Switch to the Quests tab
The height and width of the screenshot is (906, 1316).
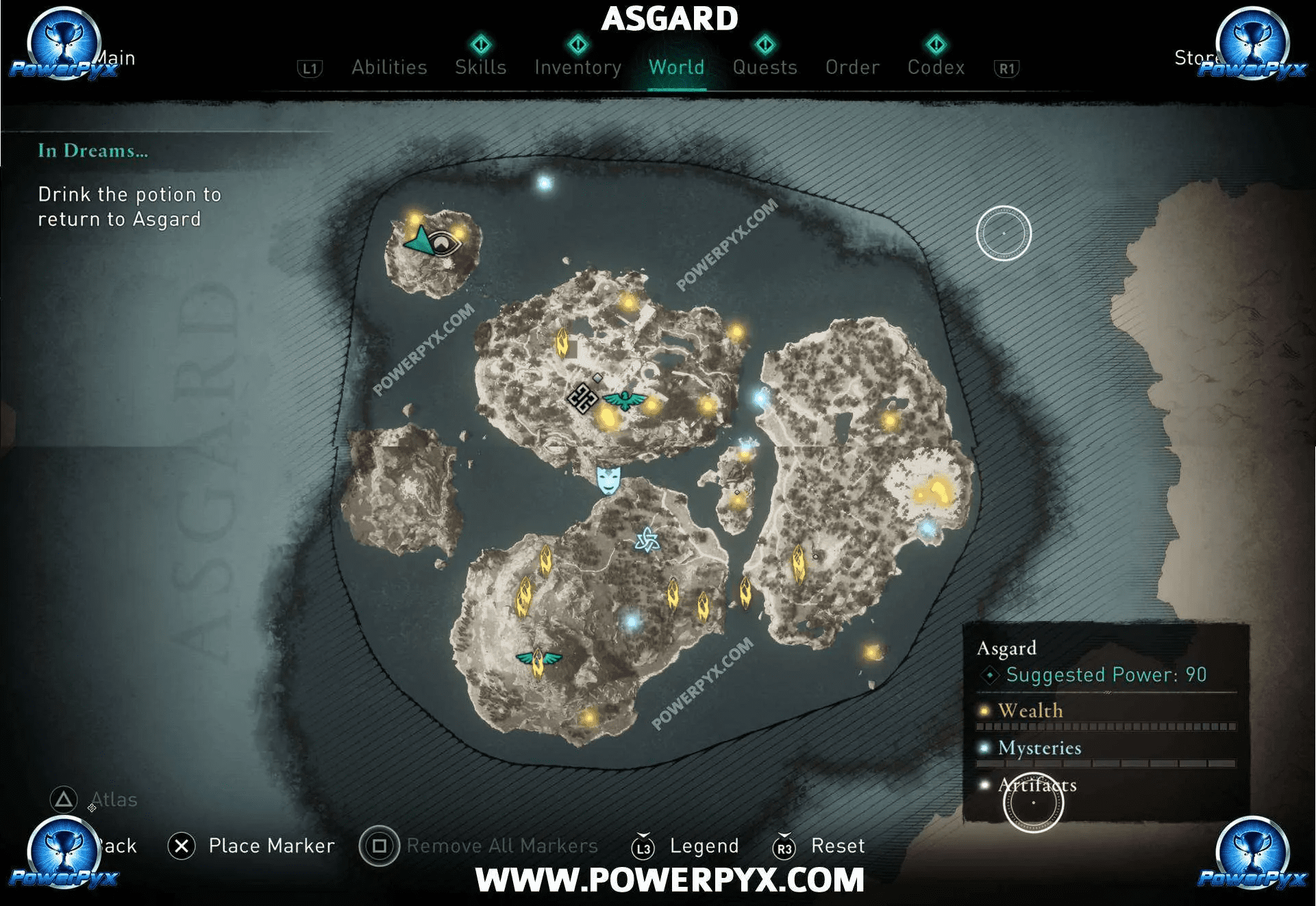point(765,67)
